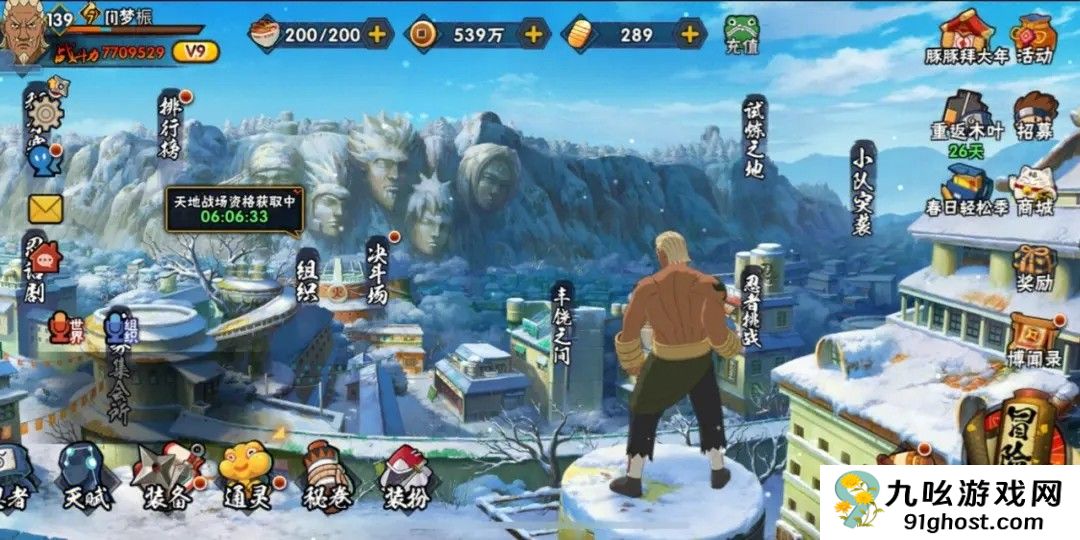The width and height of the screenshot is (1080, 540).
Task: Open the 商城 shop
Action: [x=1034, y=192]
